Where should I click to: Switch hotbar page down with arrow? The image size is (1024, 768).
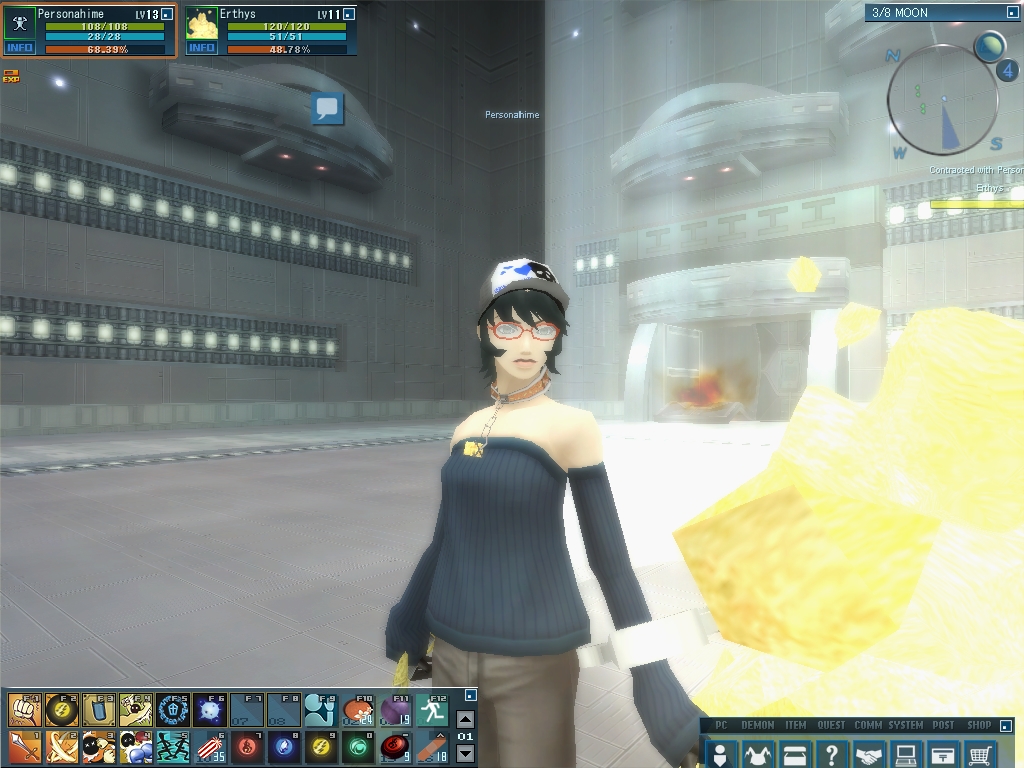pos(465,753)
